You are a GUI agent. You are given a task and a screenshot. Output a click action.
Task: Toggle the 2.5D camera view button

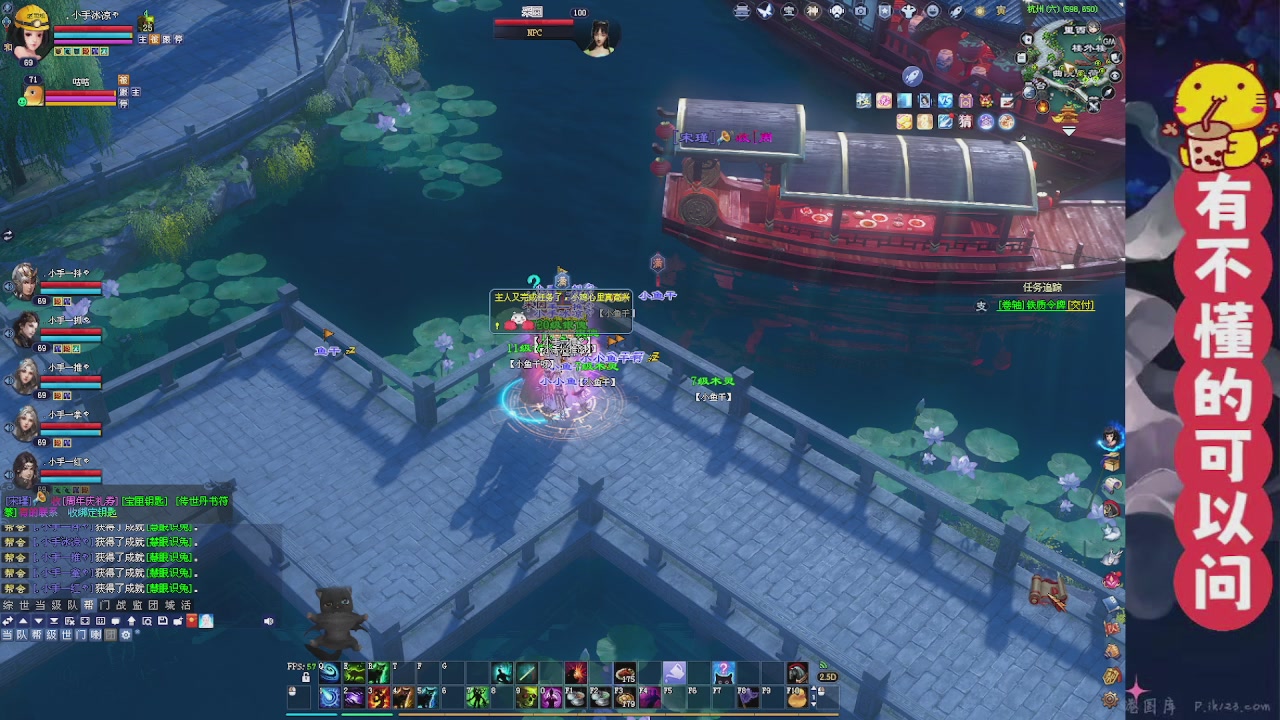coord(827,677)
